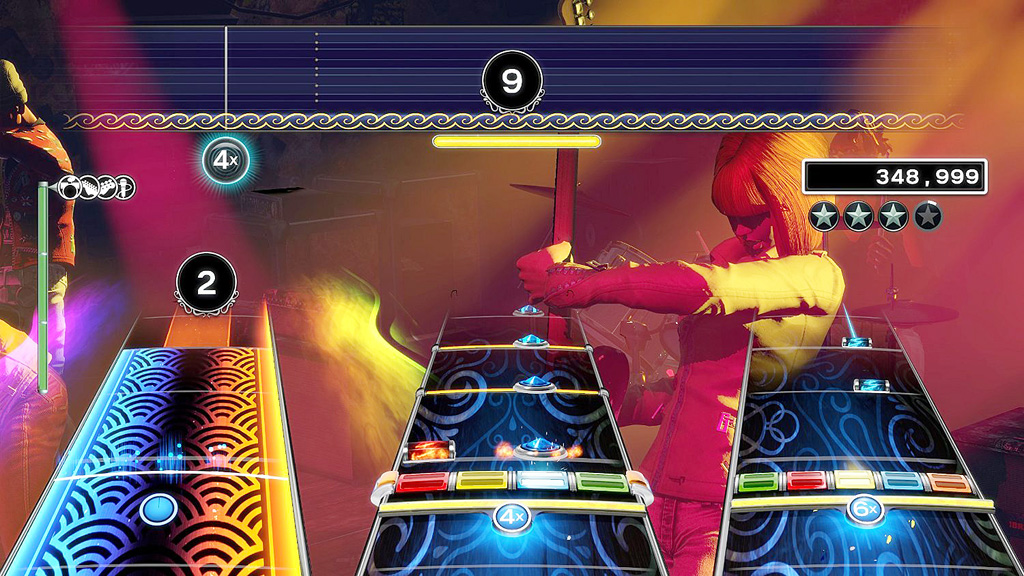Click the drum kit icon on the crowd meter
The image size is (1024, 576).
(72, 187)
